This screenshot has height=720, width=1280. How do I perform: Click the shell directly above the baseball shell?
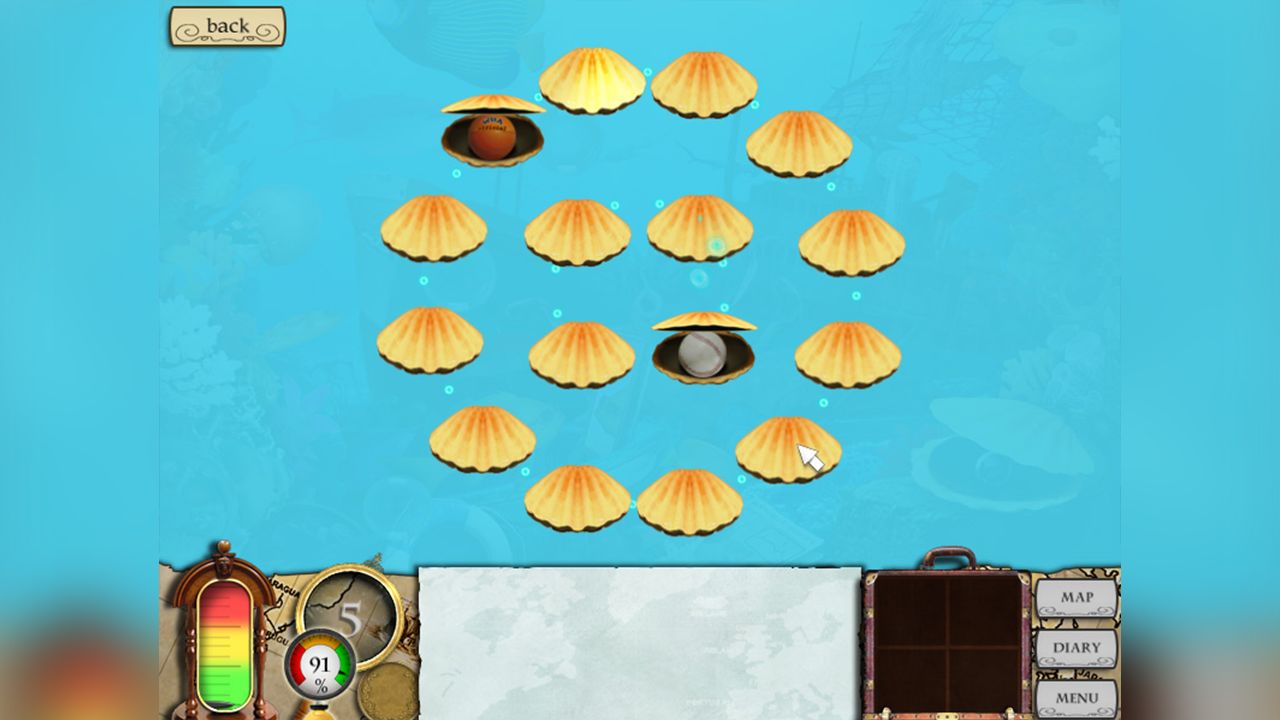700,230
